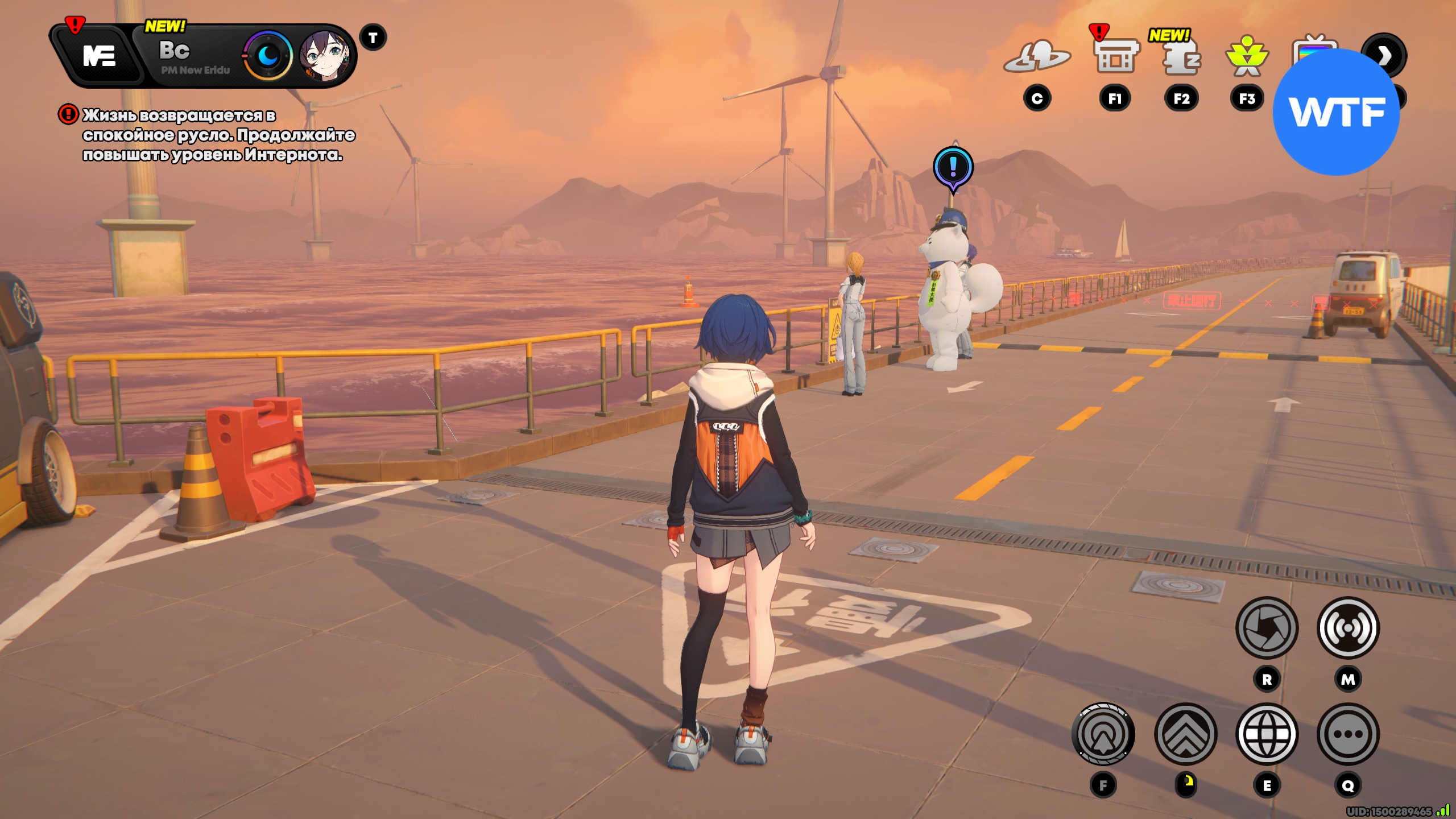
Task: Activate the double chevron sprint button
Action: (1186, 734)
